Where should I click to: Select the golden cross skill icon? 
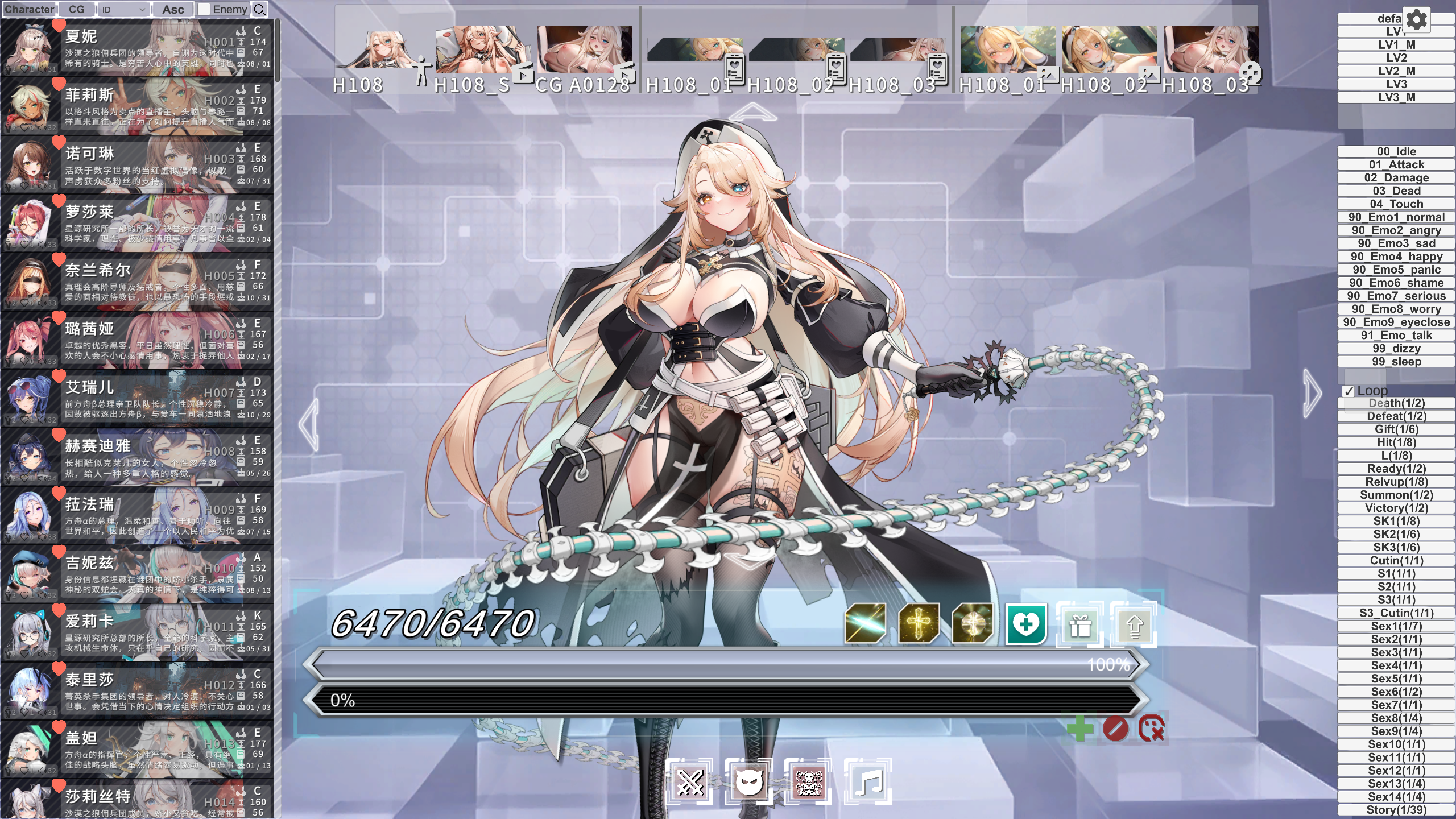tap(917, 623)
